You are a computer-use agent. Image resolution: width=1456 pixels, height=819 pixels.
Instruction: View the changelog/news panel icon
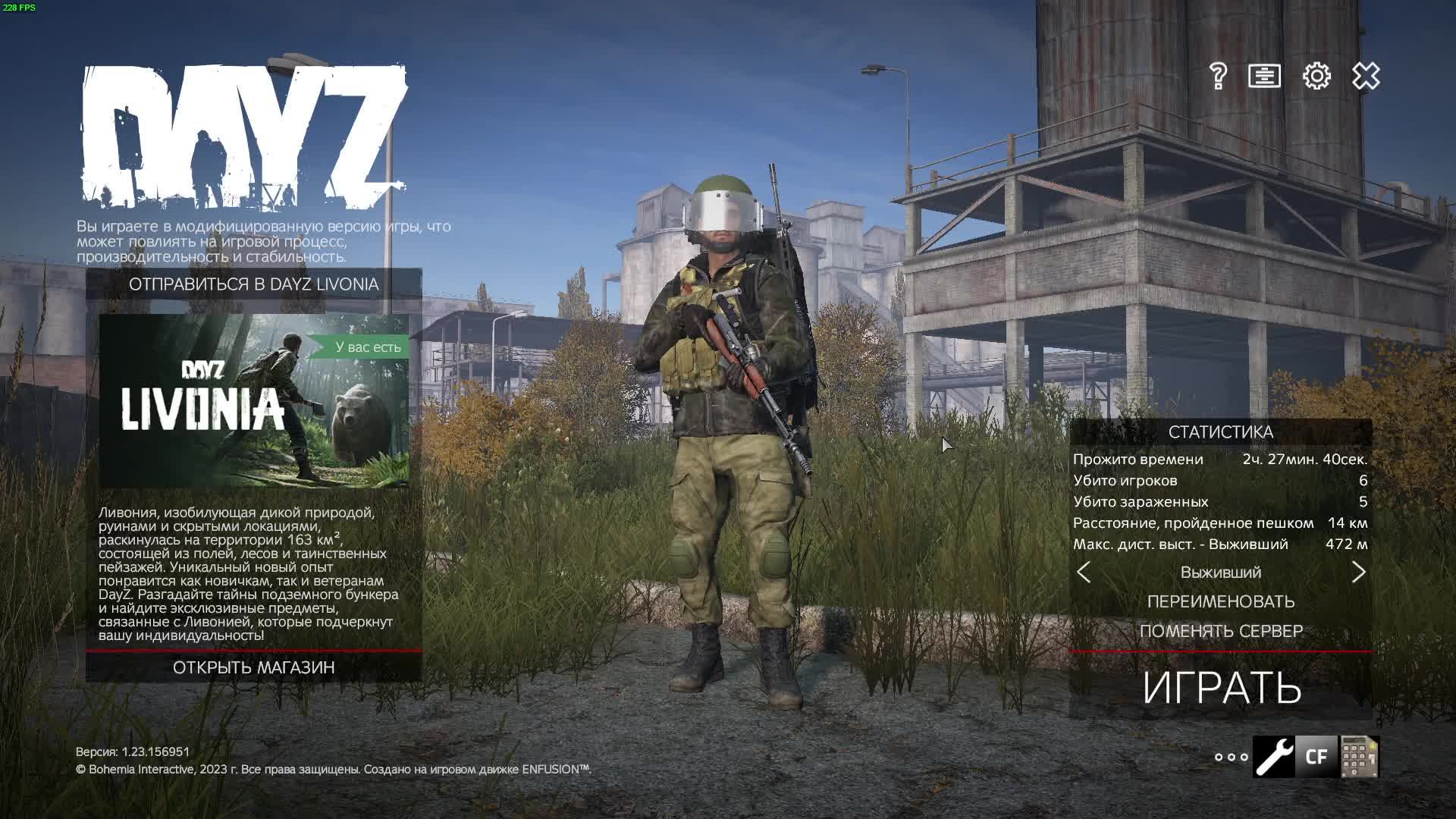[1265, 76]
